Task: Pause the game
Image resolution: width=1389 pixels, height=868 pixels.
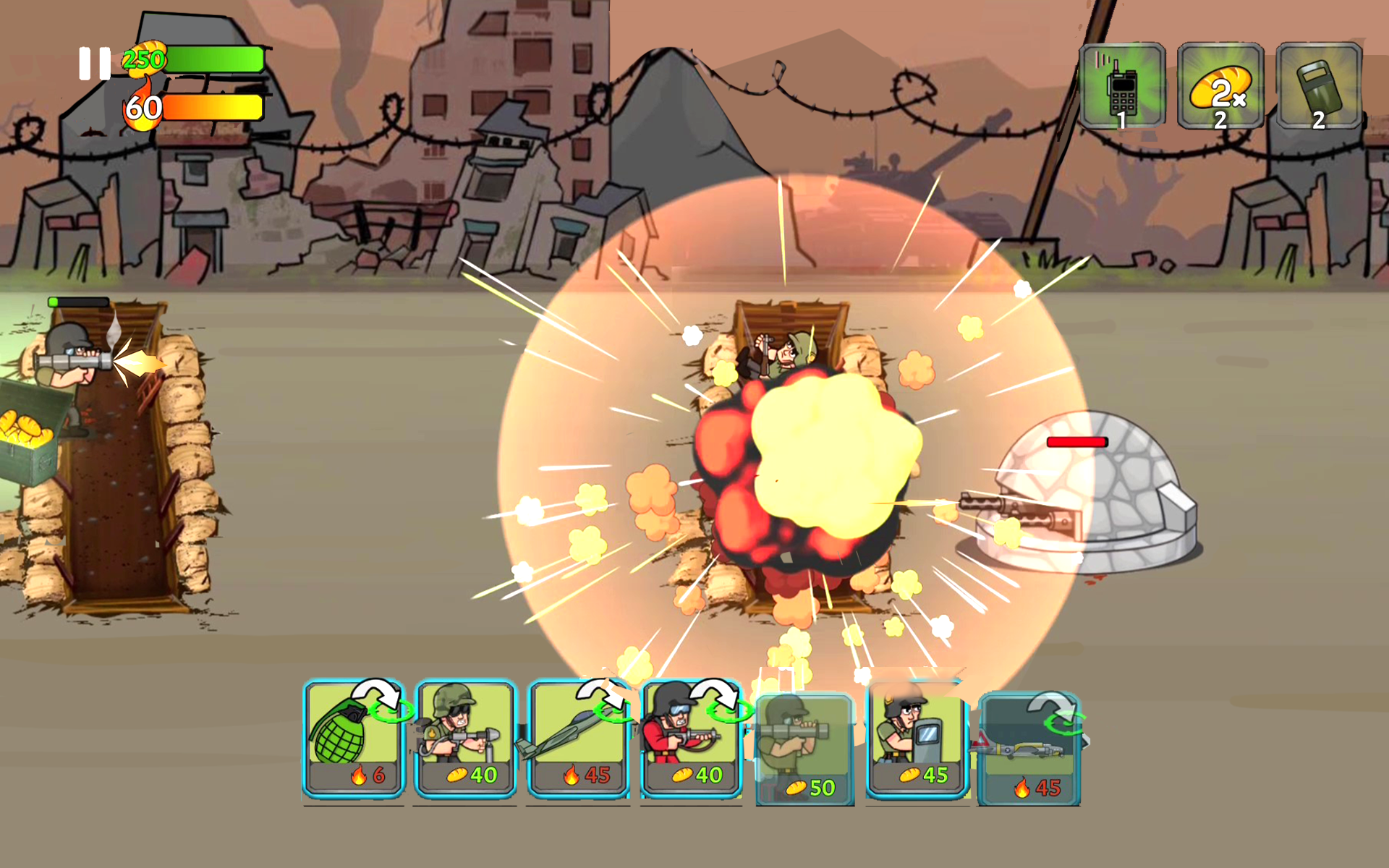Action: 95,64
